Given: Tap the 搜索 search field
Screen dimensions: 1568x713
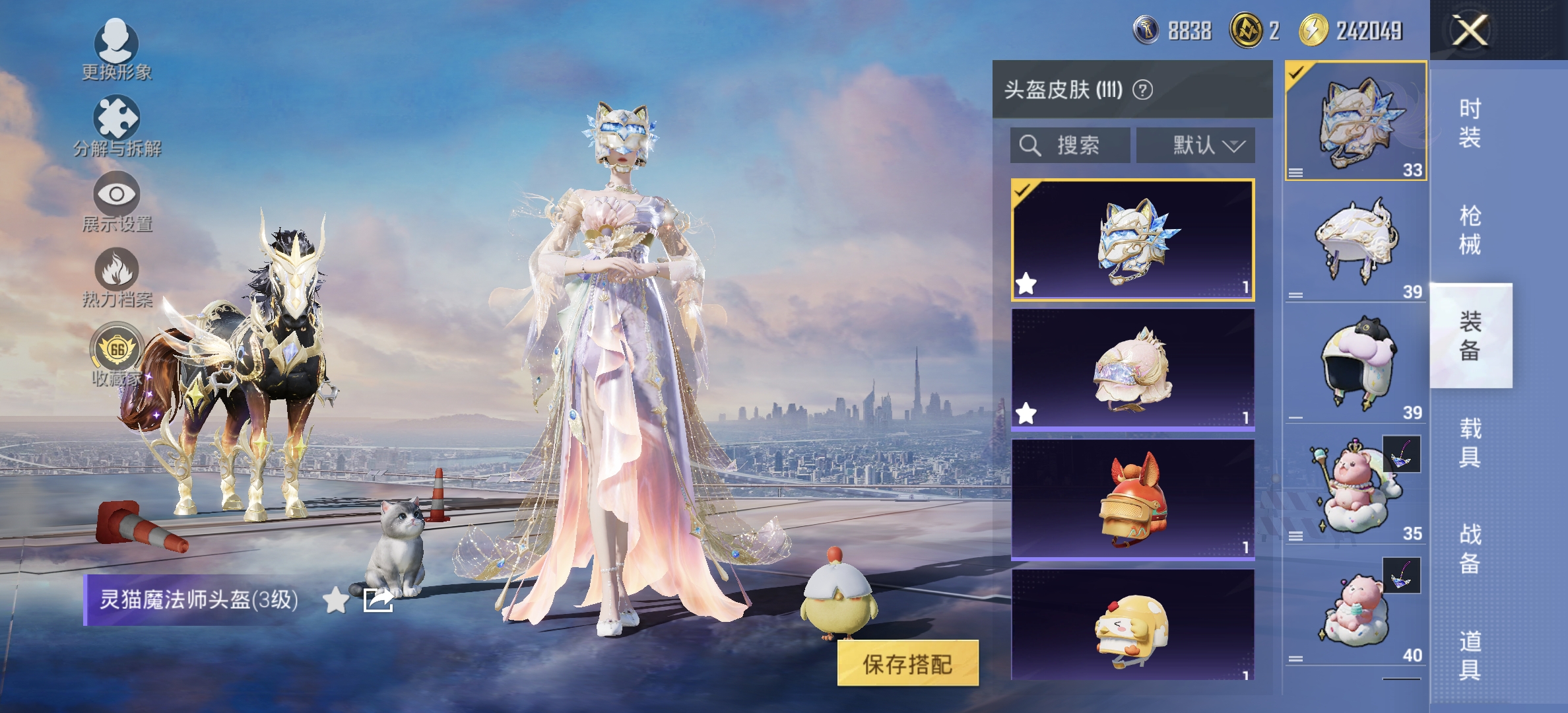Looking at the screenshot, I should click(x=1069, y=146).
